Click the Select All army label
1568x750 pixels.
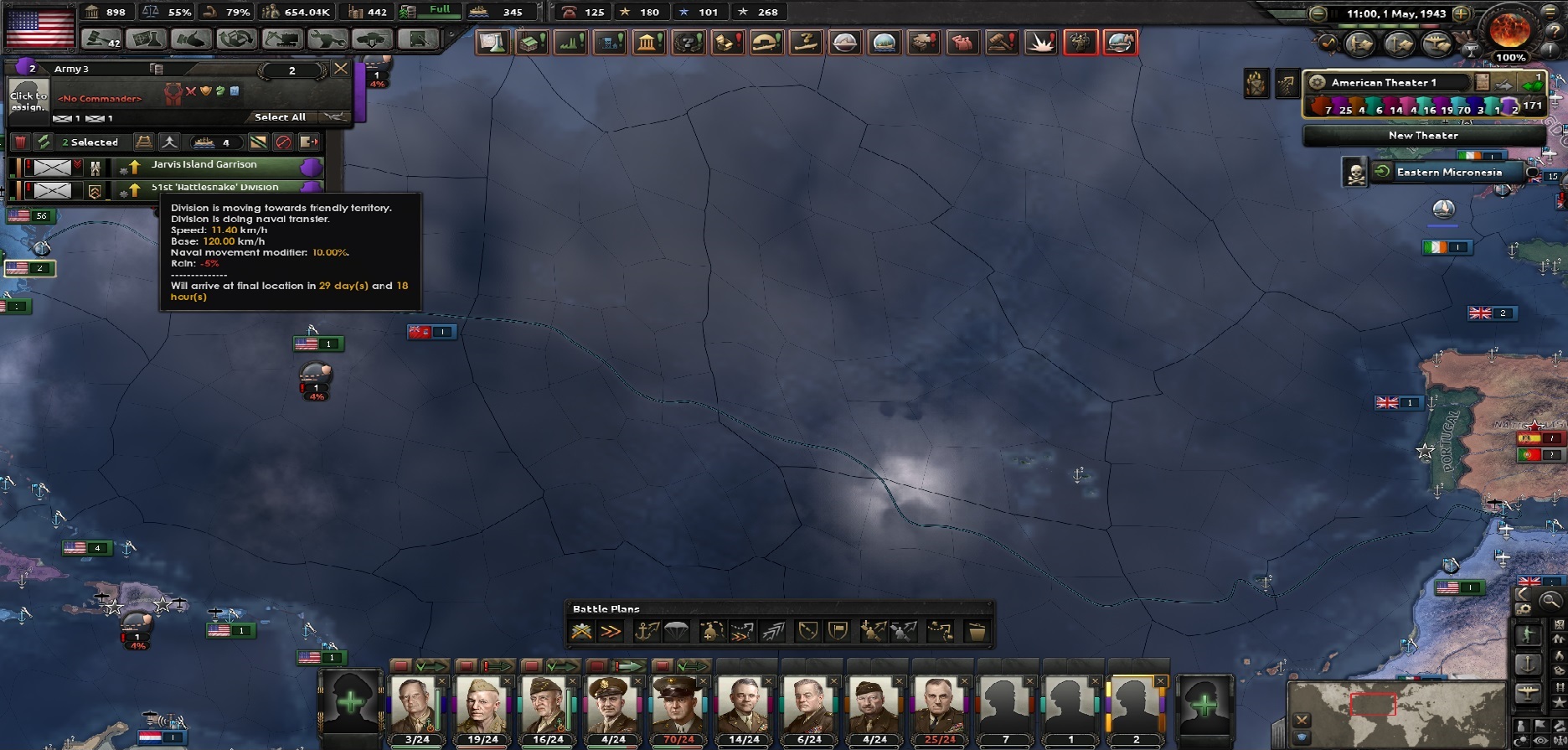point(280,116)
